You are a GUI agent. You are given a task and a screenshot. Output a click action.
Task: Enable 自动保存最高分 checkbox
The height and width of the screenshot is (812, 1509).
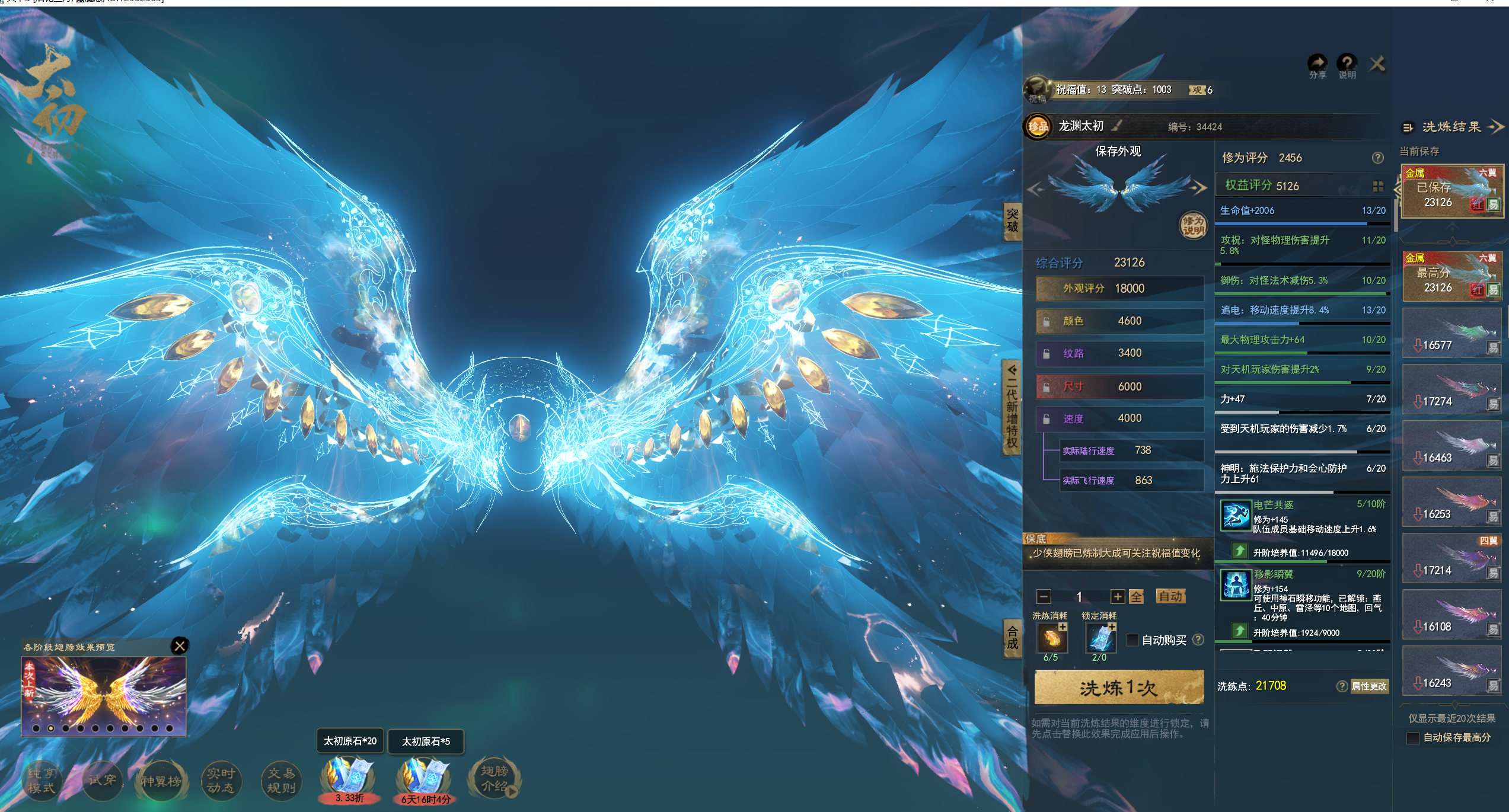(1413, 738)
